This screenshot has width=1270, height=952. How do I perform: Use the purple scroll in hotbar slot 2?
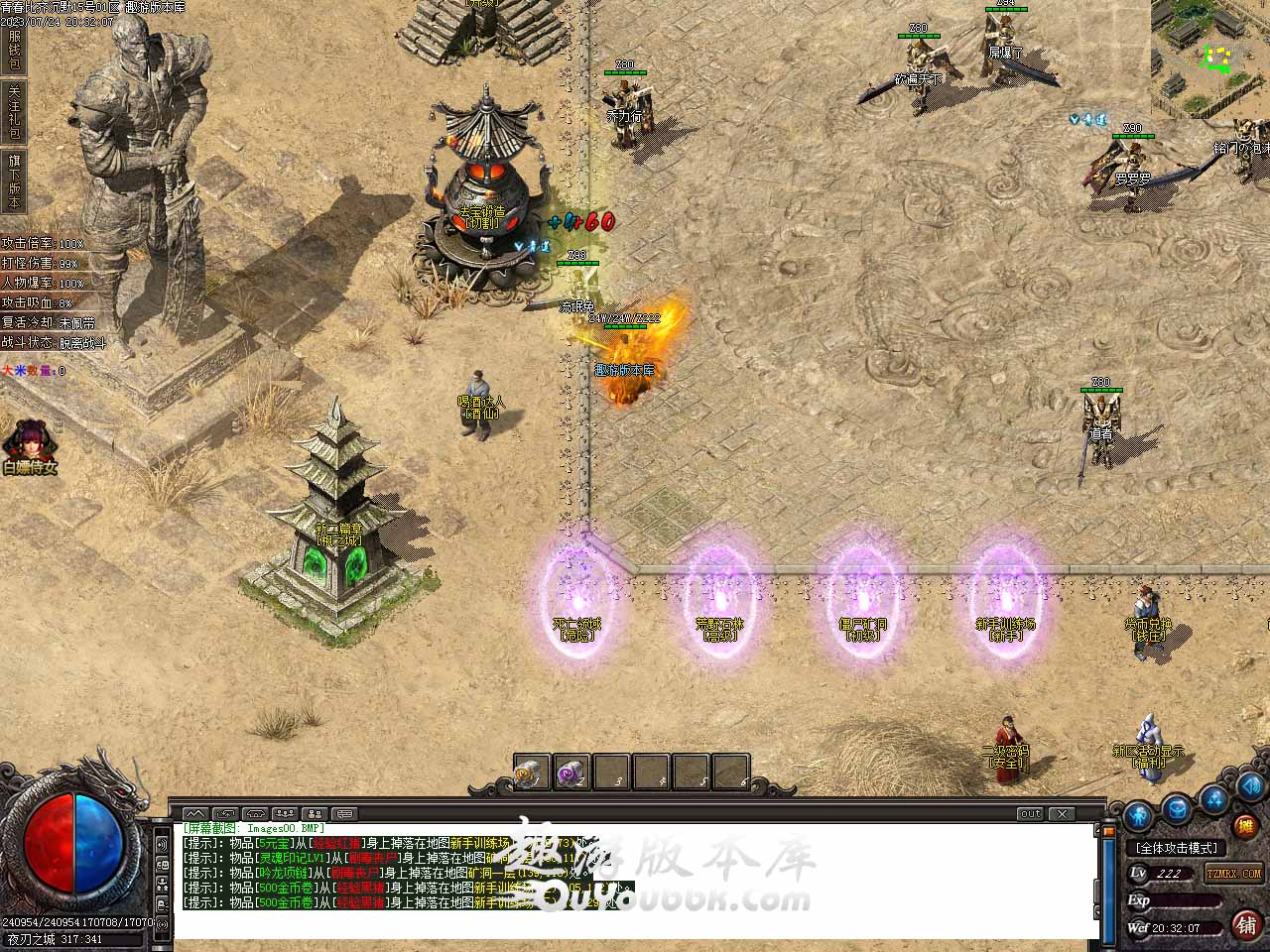571,773
